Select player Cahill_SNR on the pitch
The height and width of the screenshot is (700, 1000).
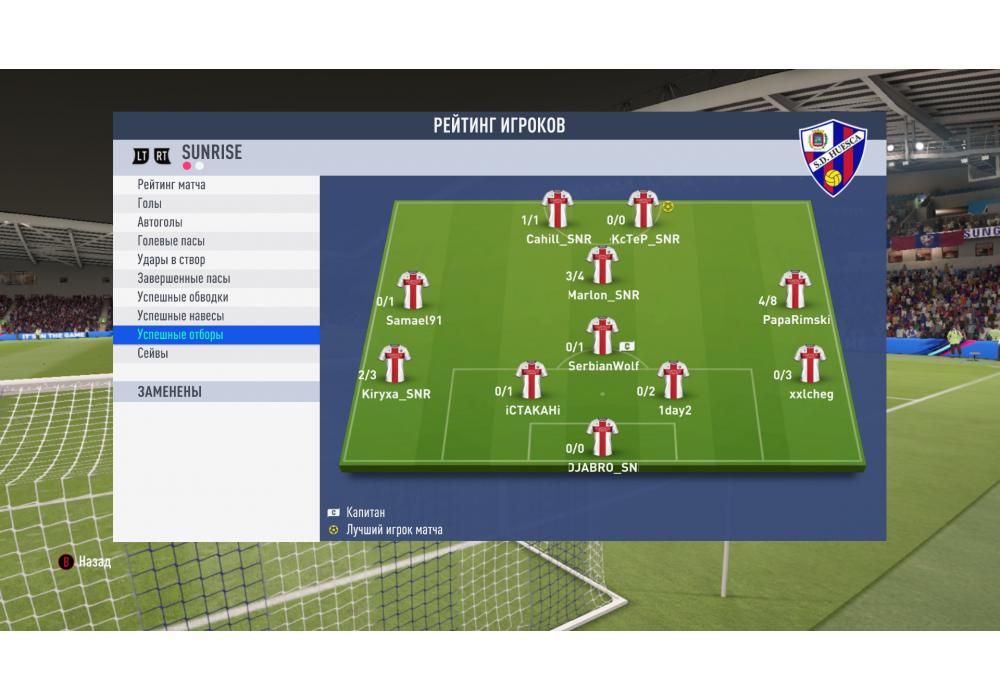557,209
